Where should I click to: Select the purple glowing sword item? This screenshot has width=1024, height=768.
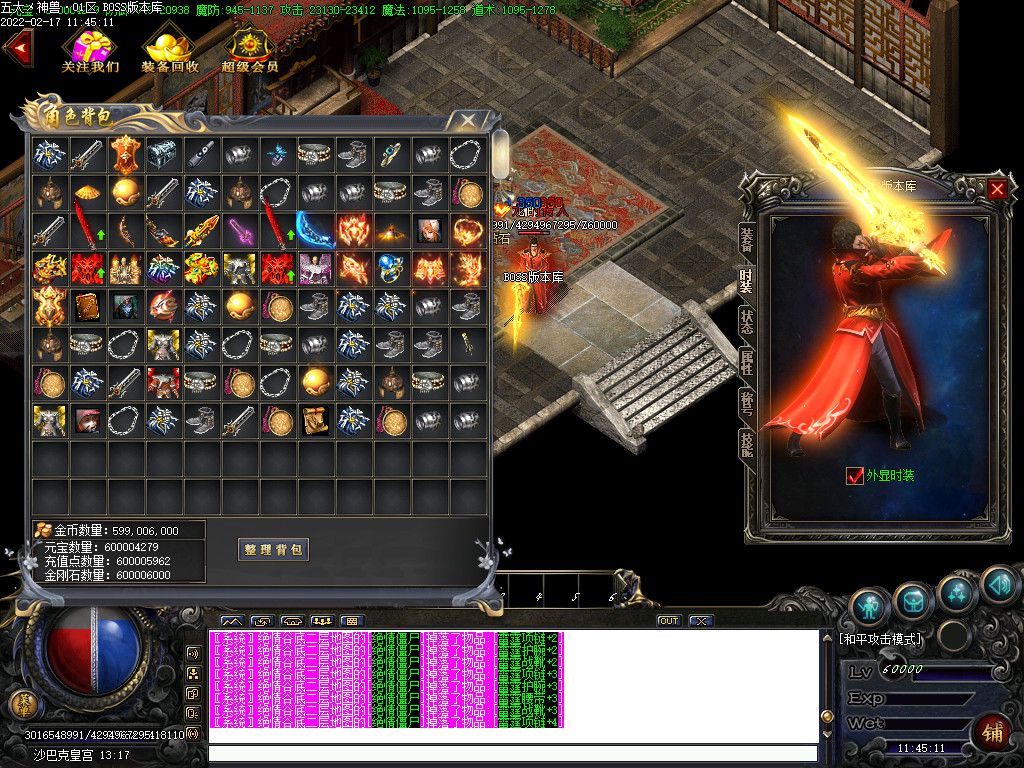238,231
